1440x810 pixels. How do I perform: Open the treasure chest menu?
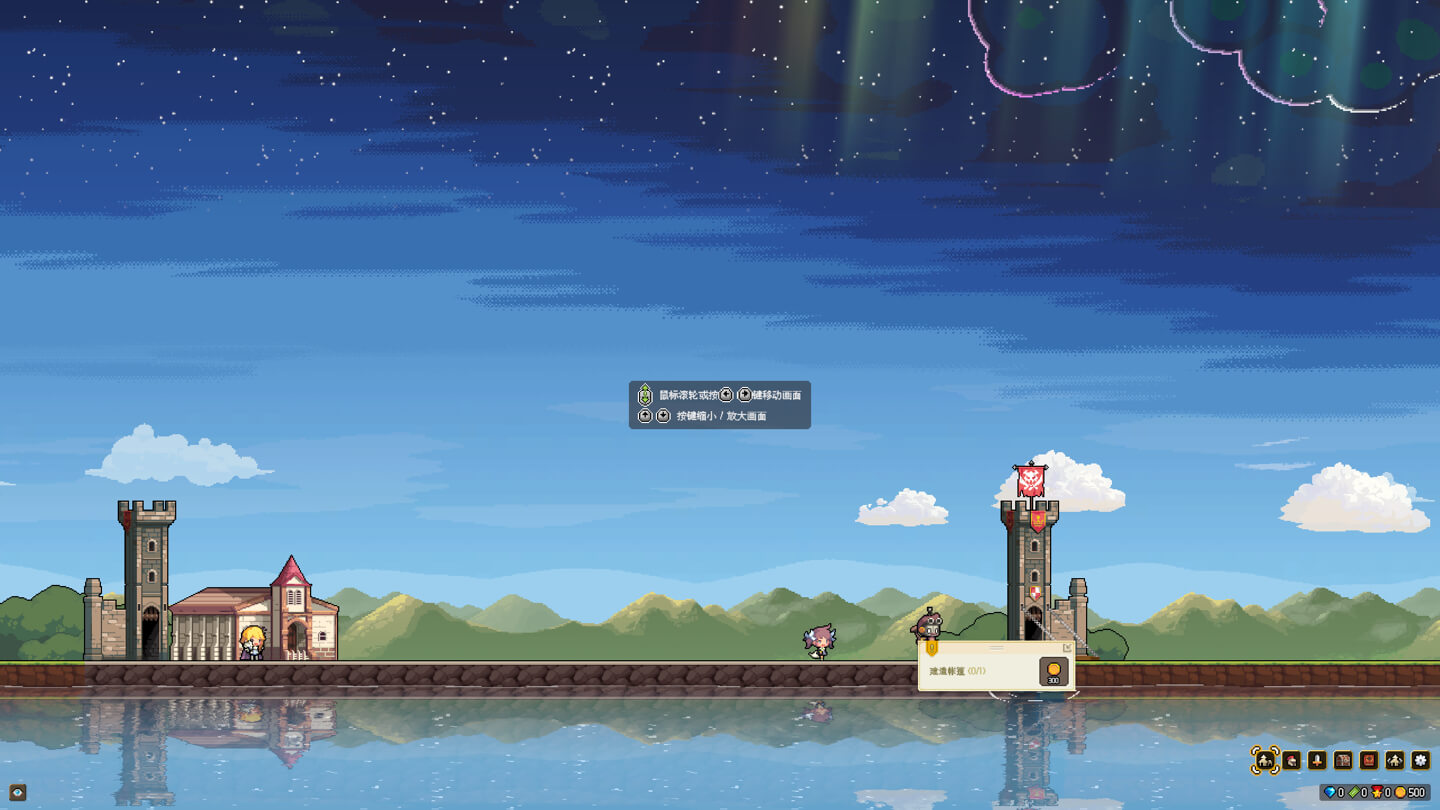tap(1343, 761)
